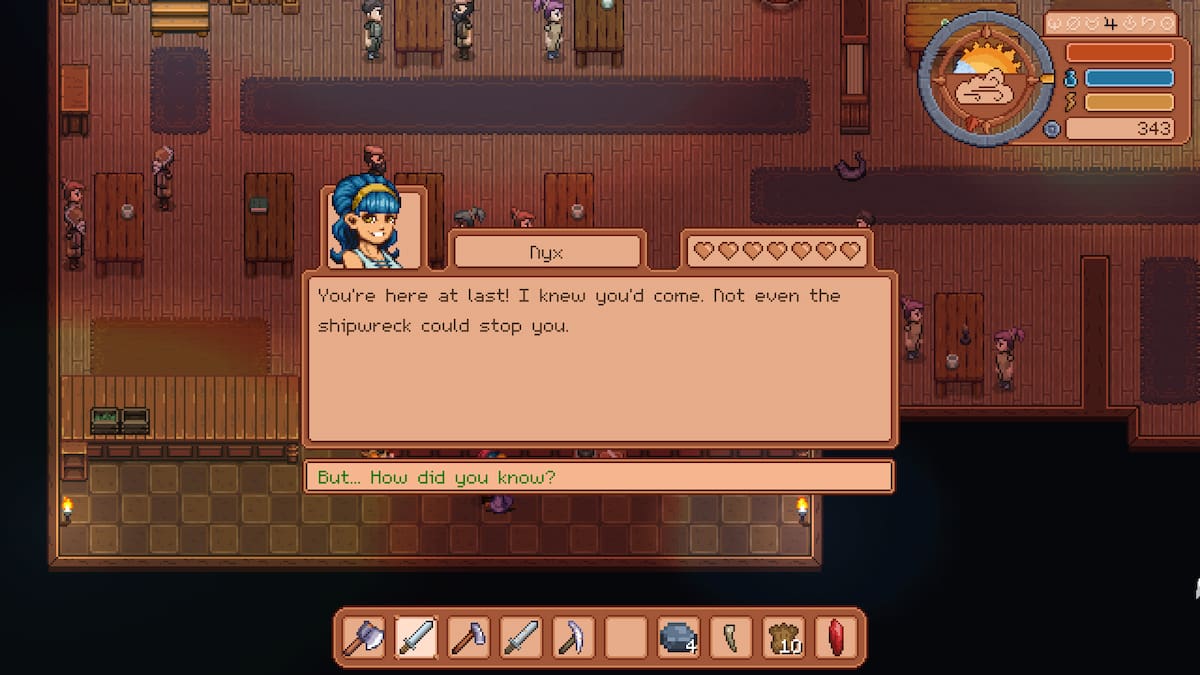Viewport: 1200px width, 675px height.
Task: Select the stone stack of 4
Action: [679, 637]
